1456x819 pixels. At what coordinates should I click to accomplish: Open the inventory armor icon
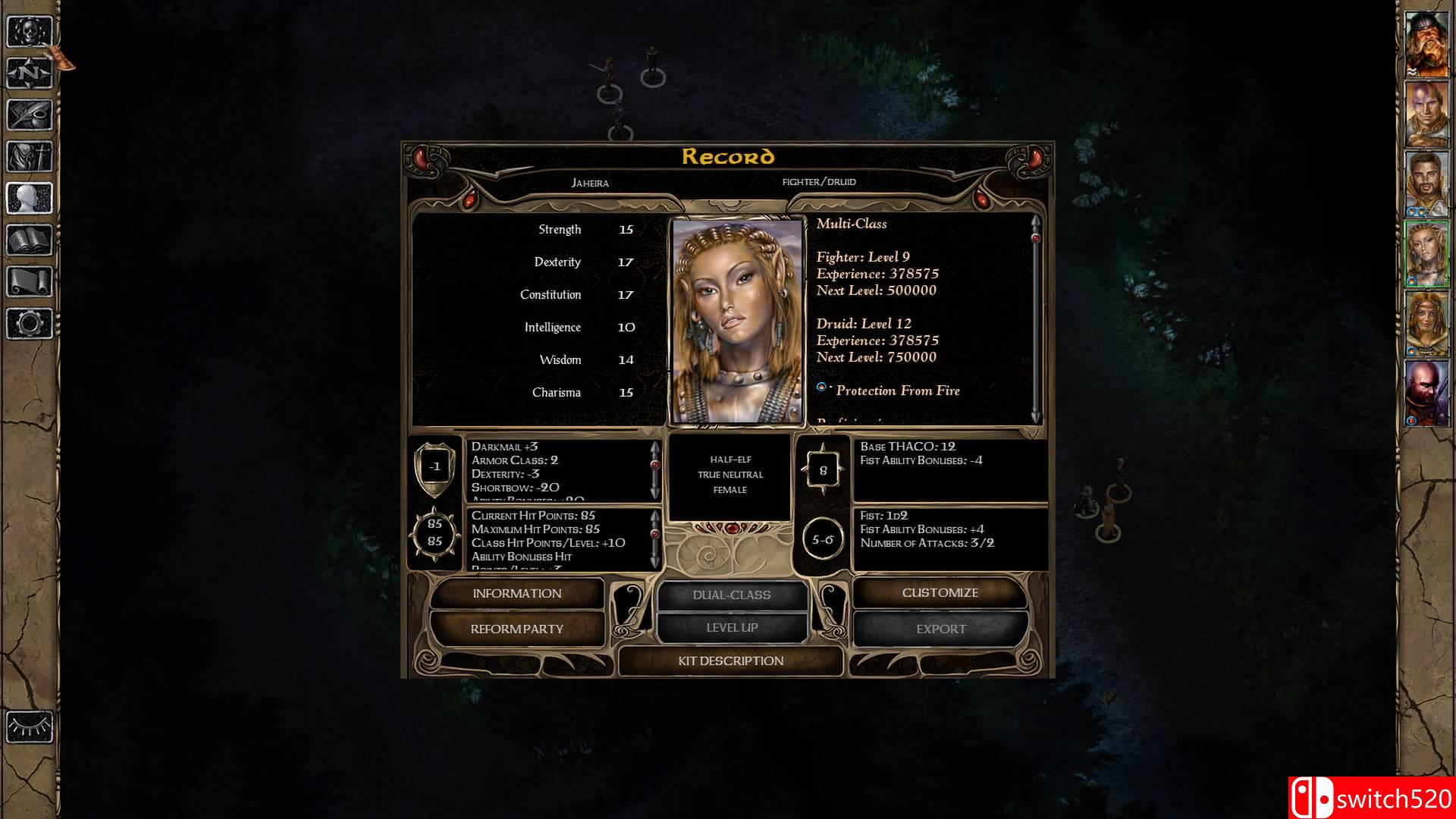(30, 157)
